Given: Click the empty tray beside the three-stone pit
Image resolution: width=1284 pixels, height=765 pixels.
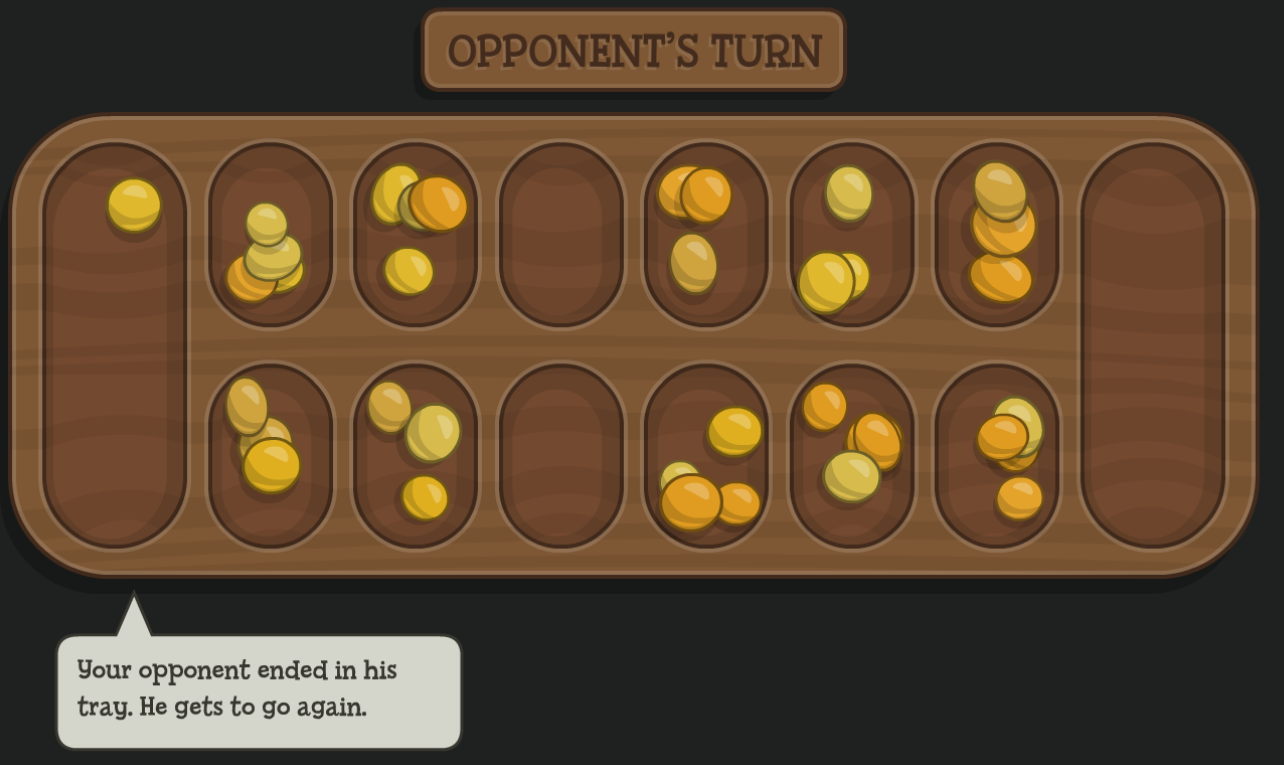Looking at the screenshot, I should click(x=1153, y=345).
